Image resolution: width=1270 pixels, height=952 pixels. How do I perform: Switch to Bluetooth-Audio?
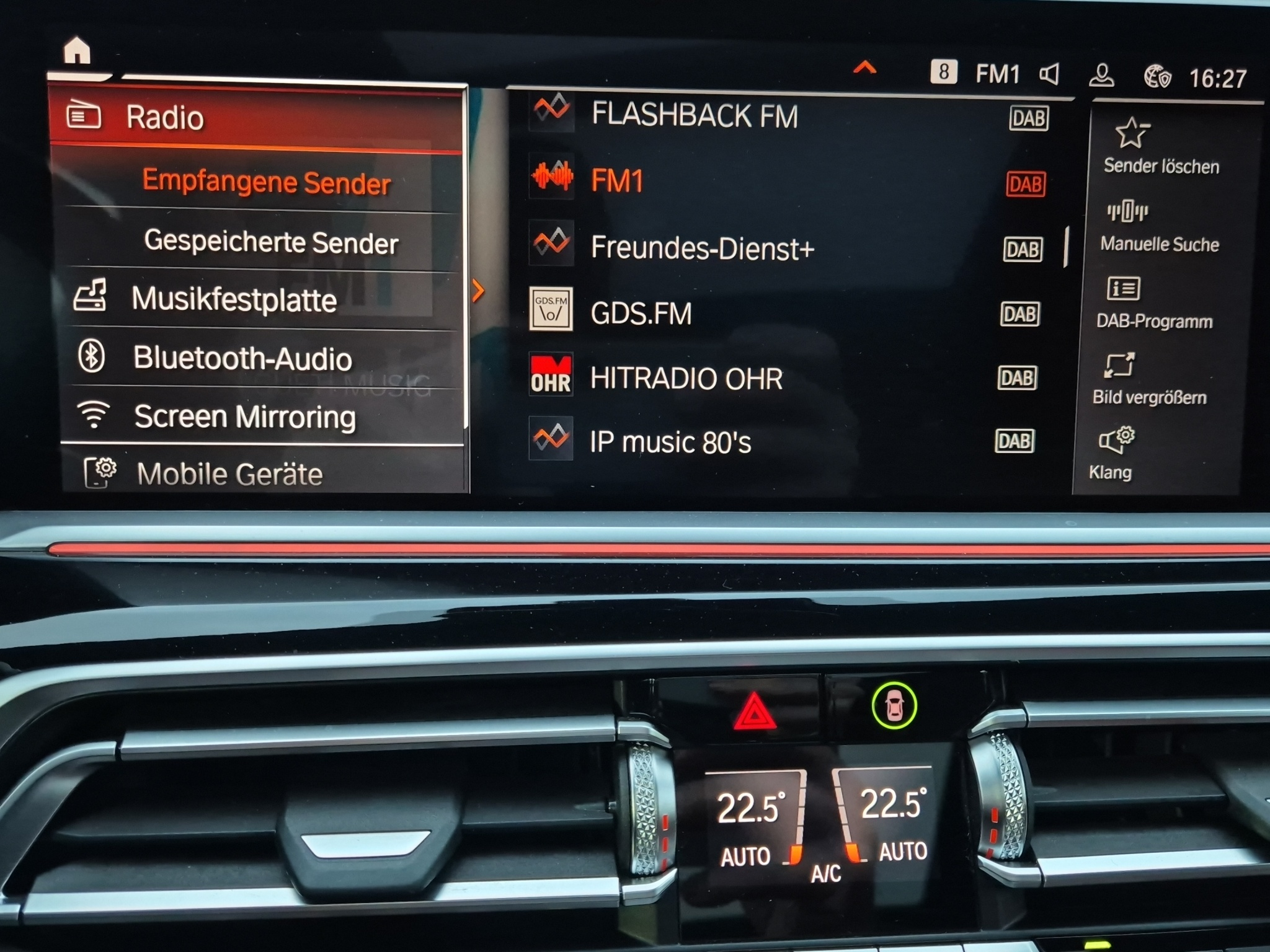tap(242, 358)
